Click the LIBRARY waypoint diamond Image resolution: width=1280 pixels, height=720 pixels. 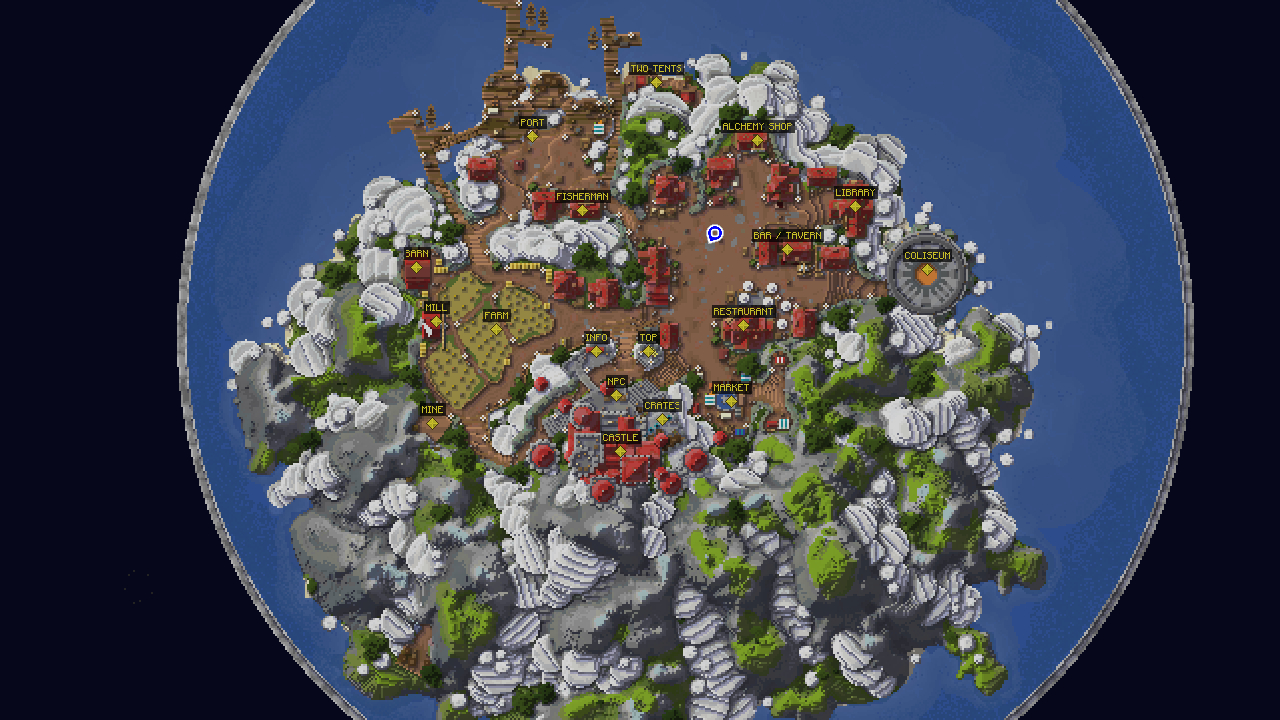[854, 204]
